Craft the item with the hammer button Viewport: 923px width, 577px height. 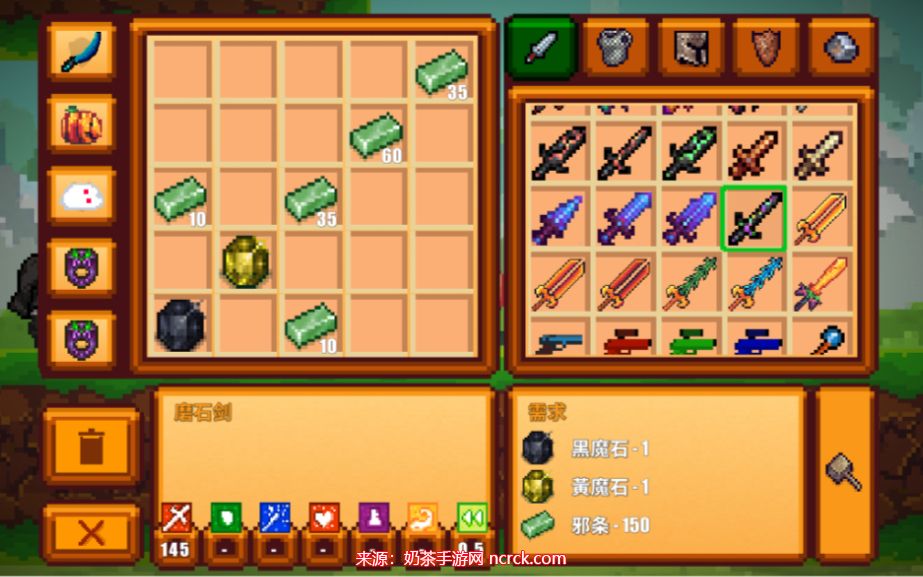pyautogui.click(x=844, y=472)
